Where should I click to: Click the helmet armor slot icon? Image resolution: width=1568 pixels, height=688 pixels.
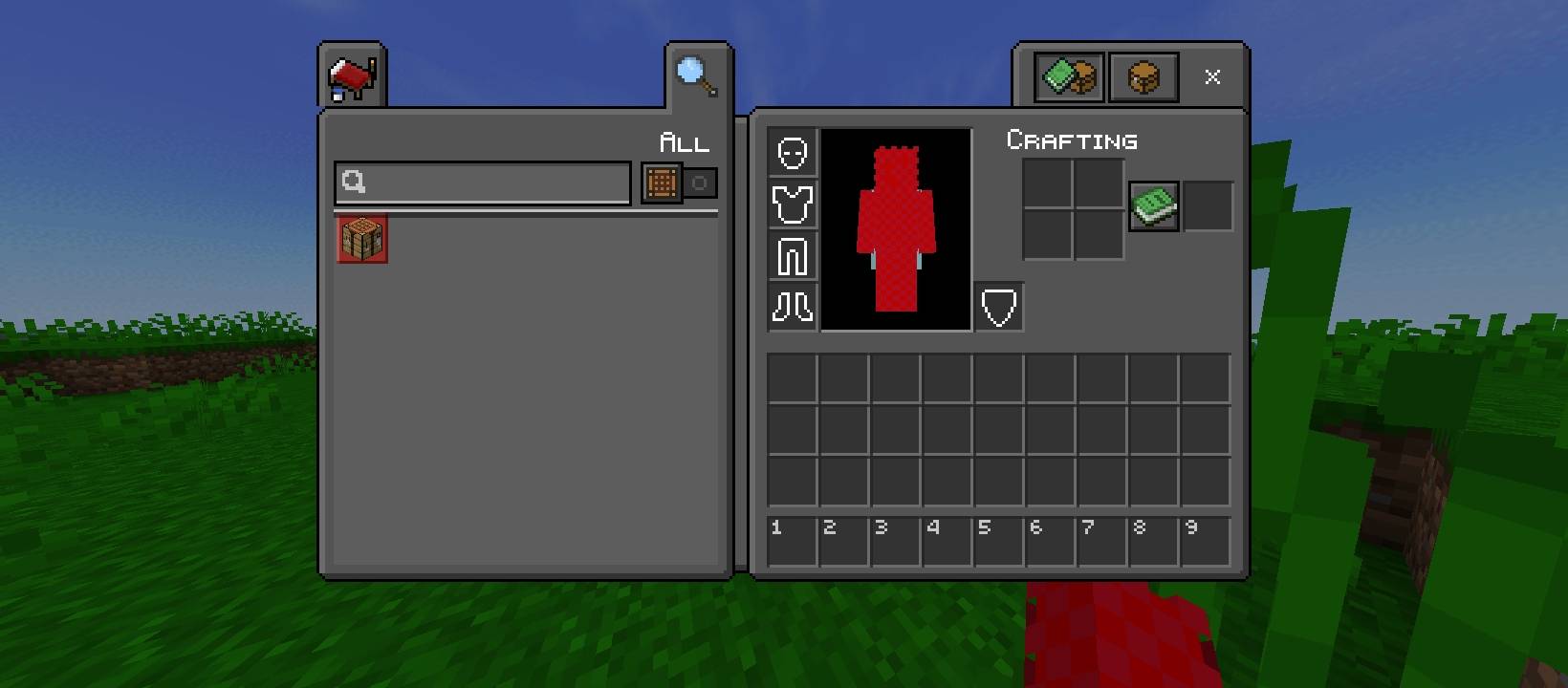[x=792, y=153]
